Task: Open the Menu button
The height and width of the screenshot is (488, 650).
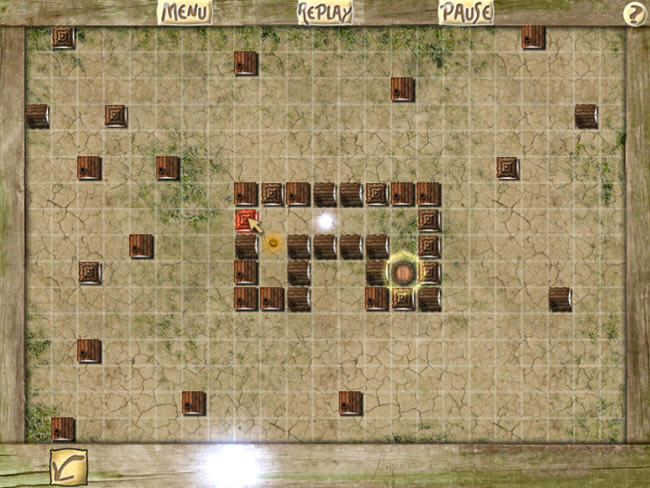Action: coord(185,12)
